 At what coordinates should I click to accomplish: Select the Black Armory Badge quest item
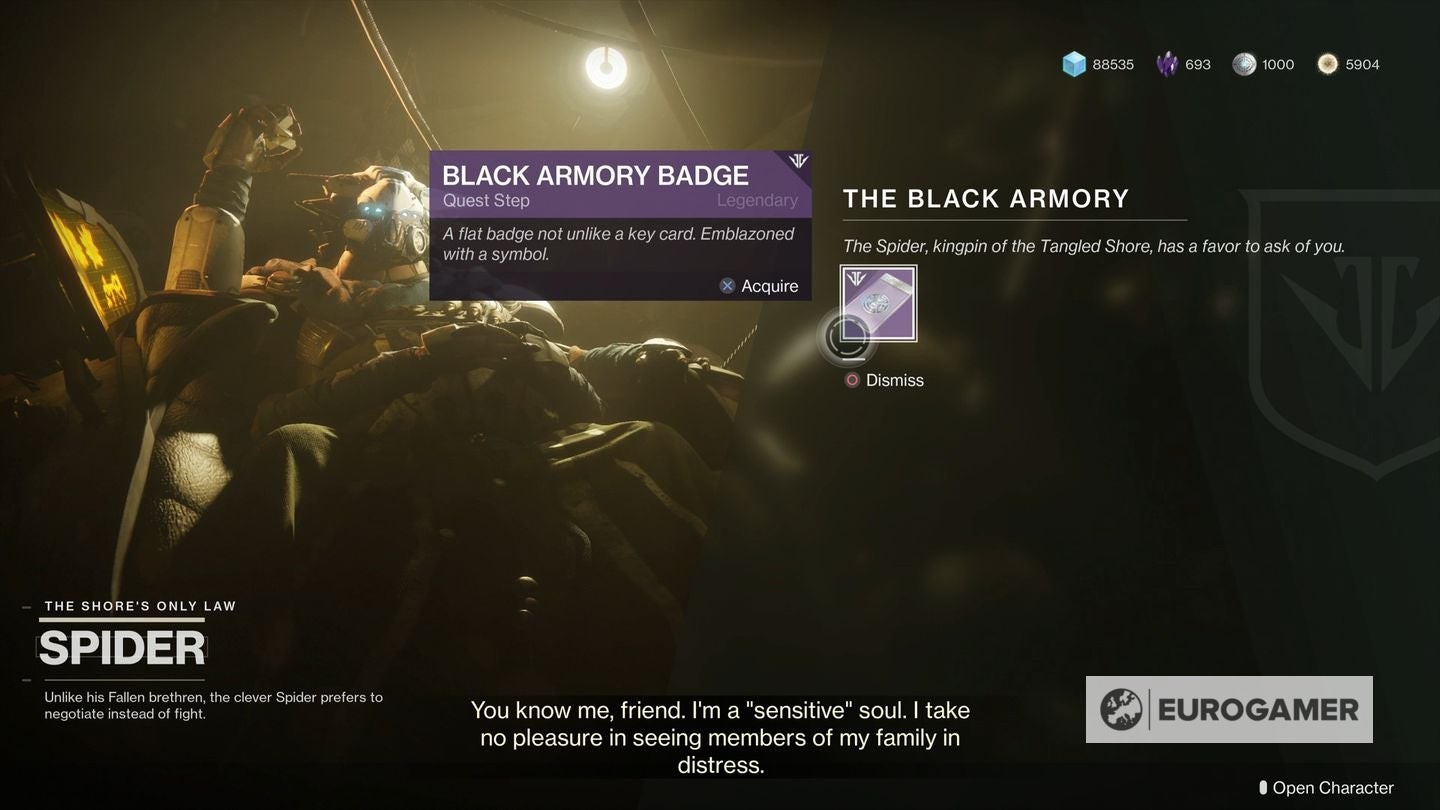[x=879, y=303]
